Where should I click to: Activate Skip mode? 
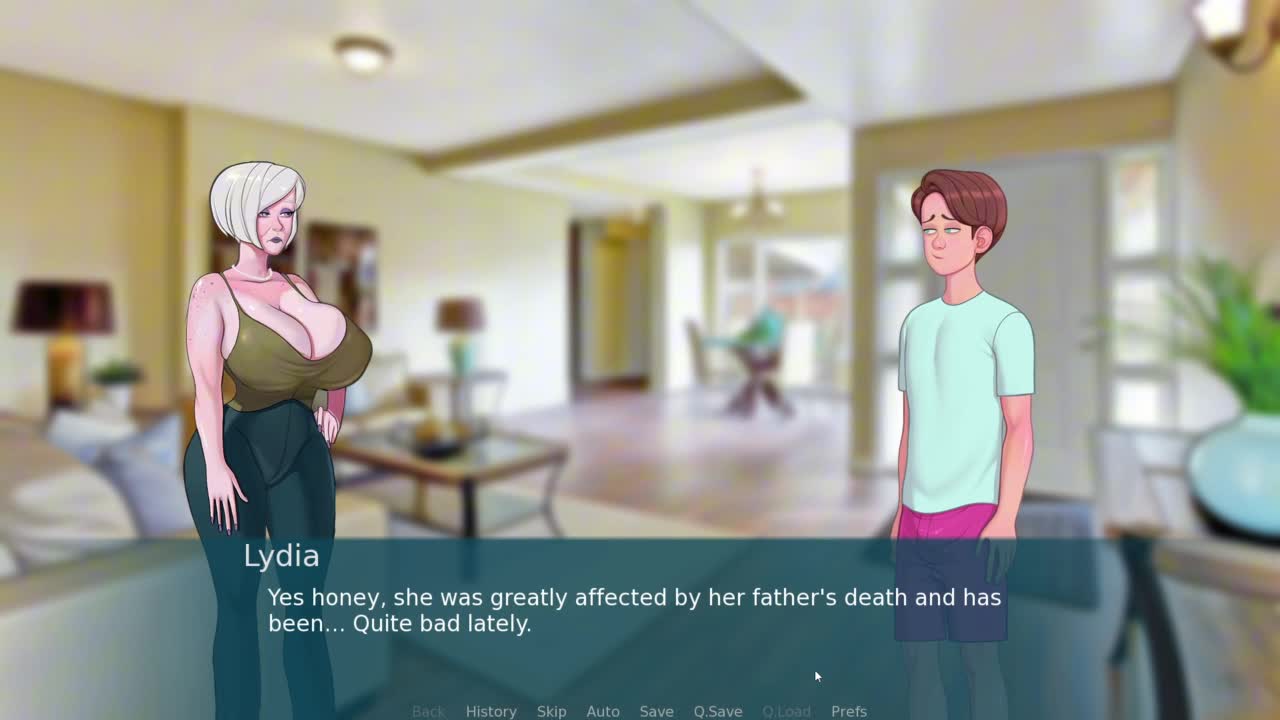[x=551, y=711]
